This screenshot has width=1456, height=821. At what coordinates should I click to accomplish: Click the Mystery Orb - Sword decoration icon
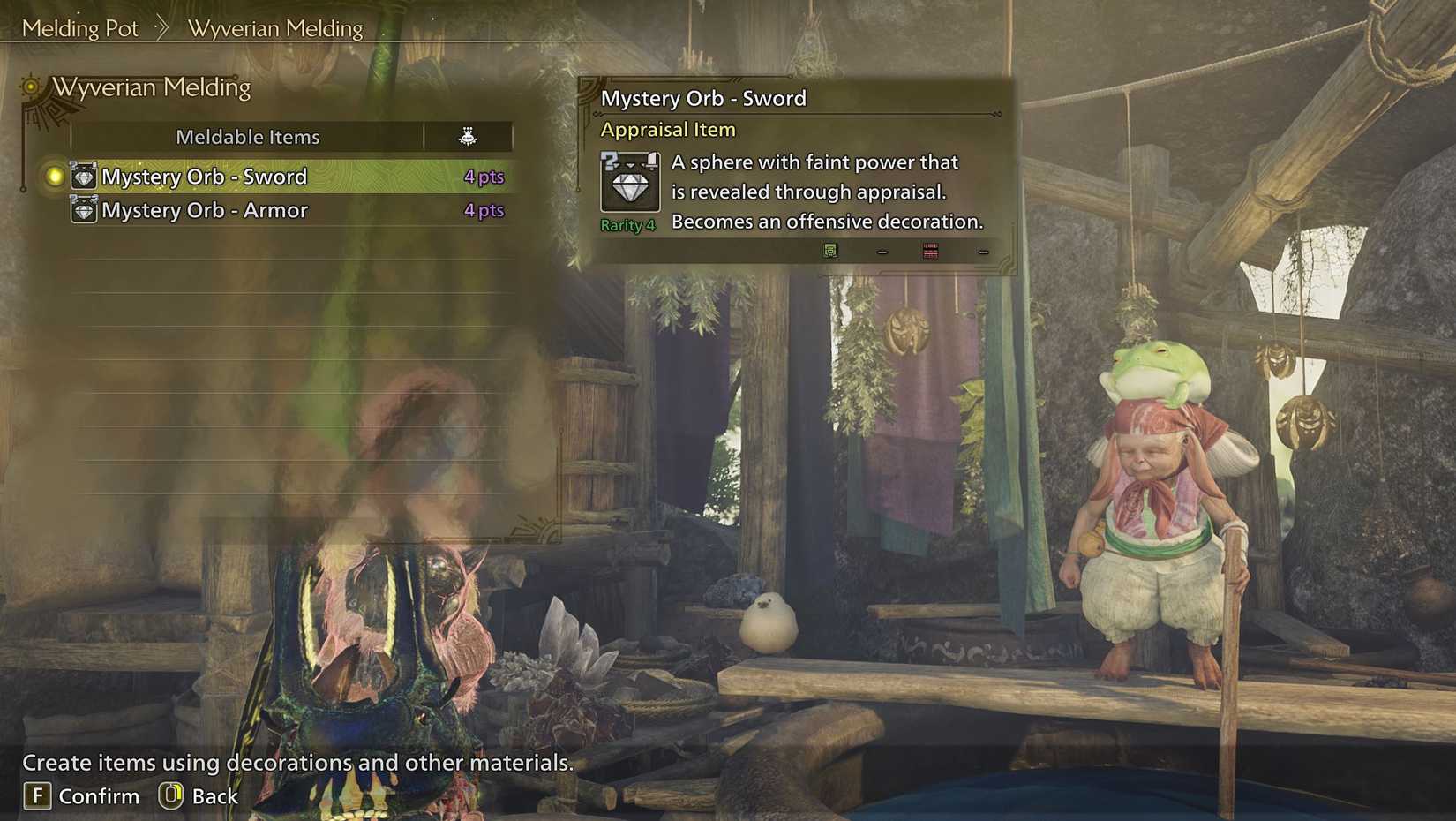point(84,176)
